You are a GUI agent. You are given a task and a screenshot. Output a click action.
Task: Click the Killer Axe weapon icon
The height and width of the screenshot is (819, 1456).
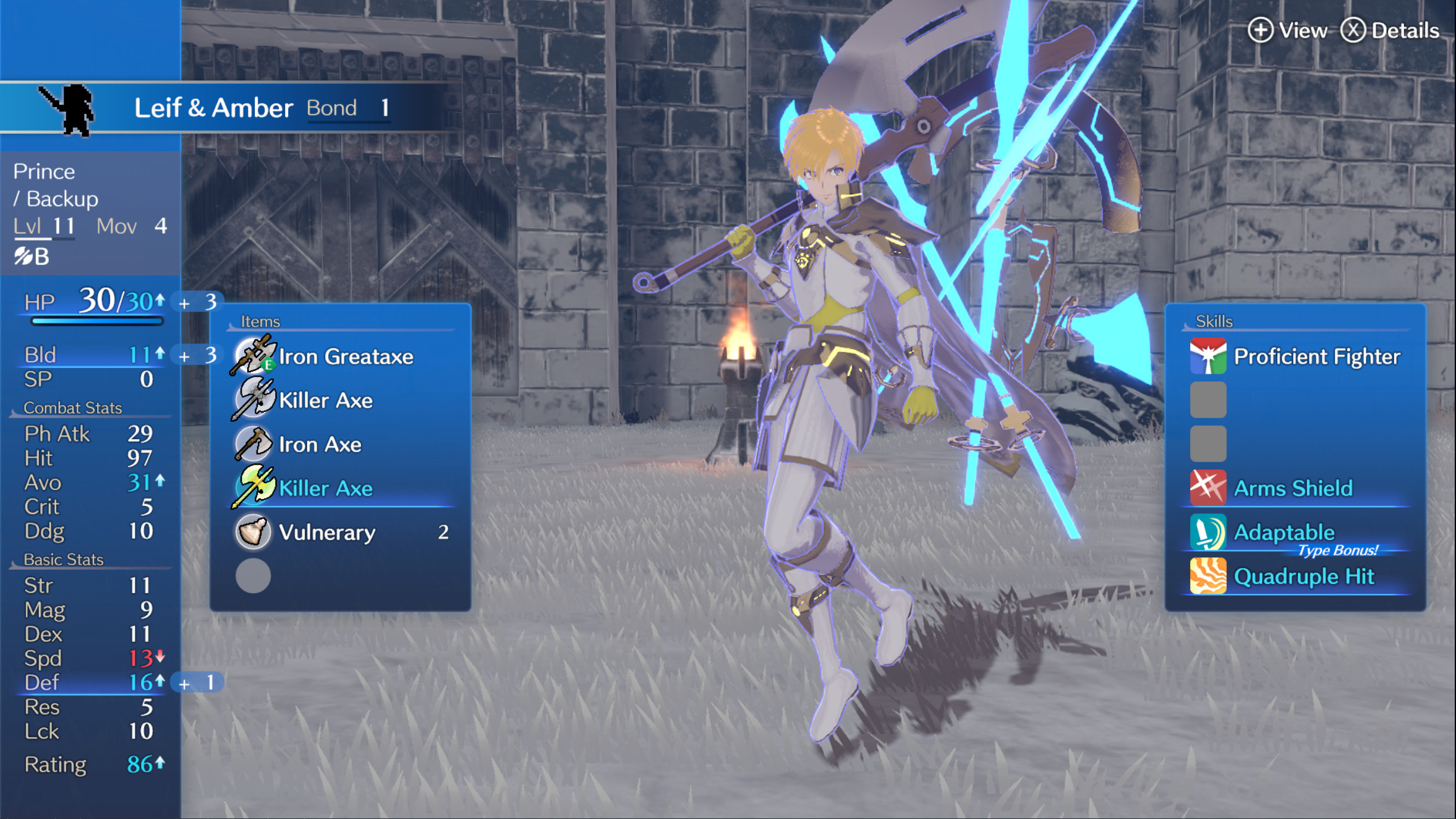[253, 400]
